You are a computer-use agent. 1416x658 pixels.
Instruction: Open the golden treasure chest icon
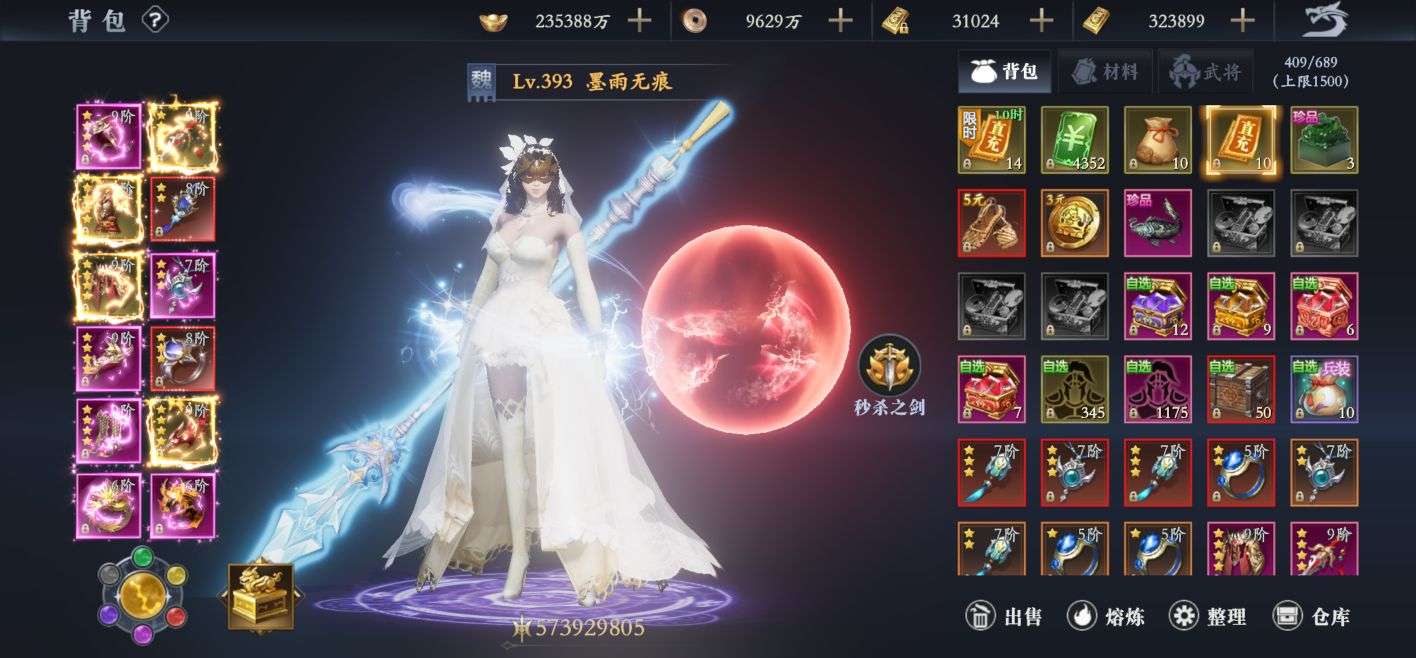261,596
